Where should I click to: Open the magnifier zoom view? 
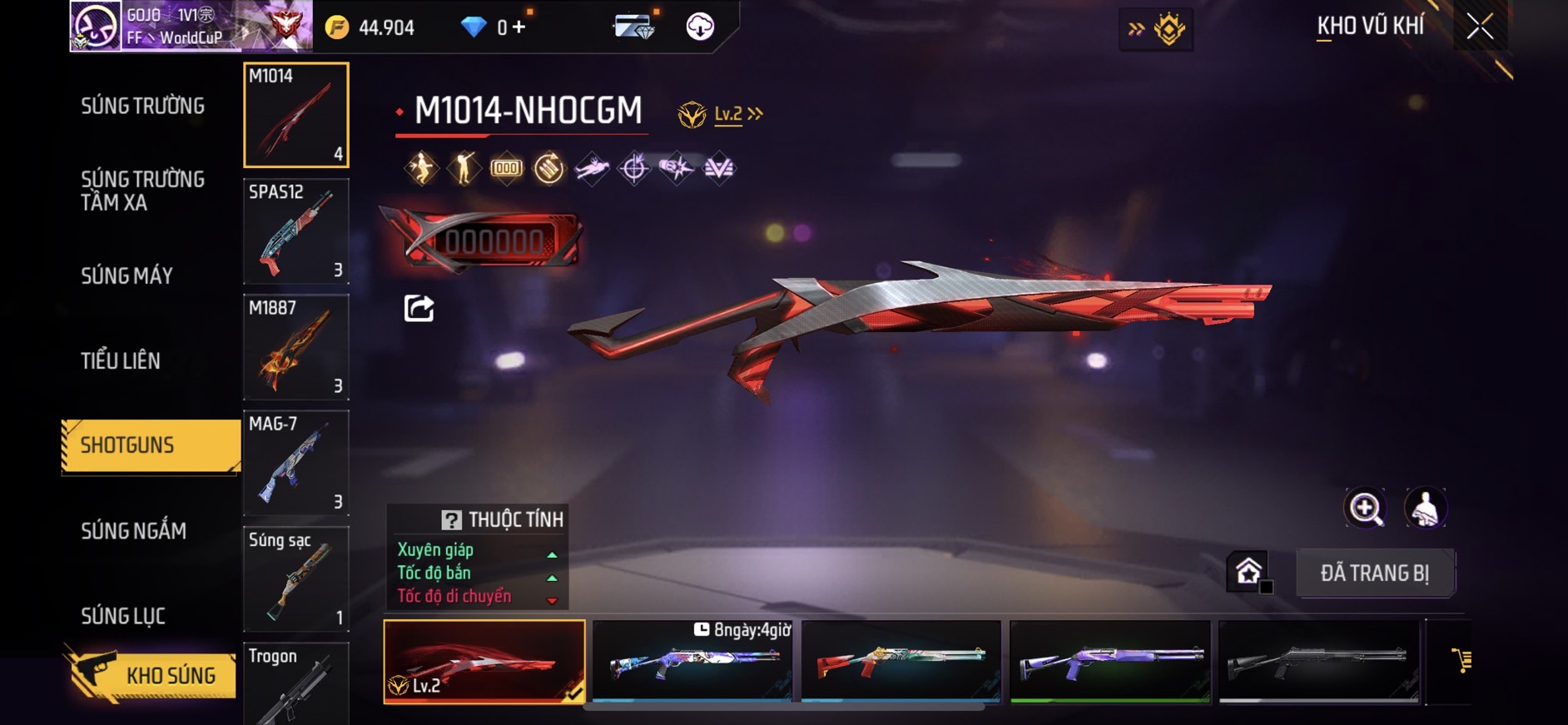point(1365,508)
